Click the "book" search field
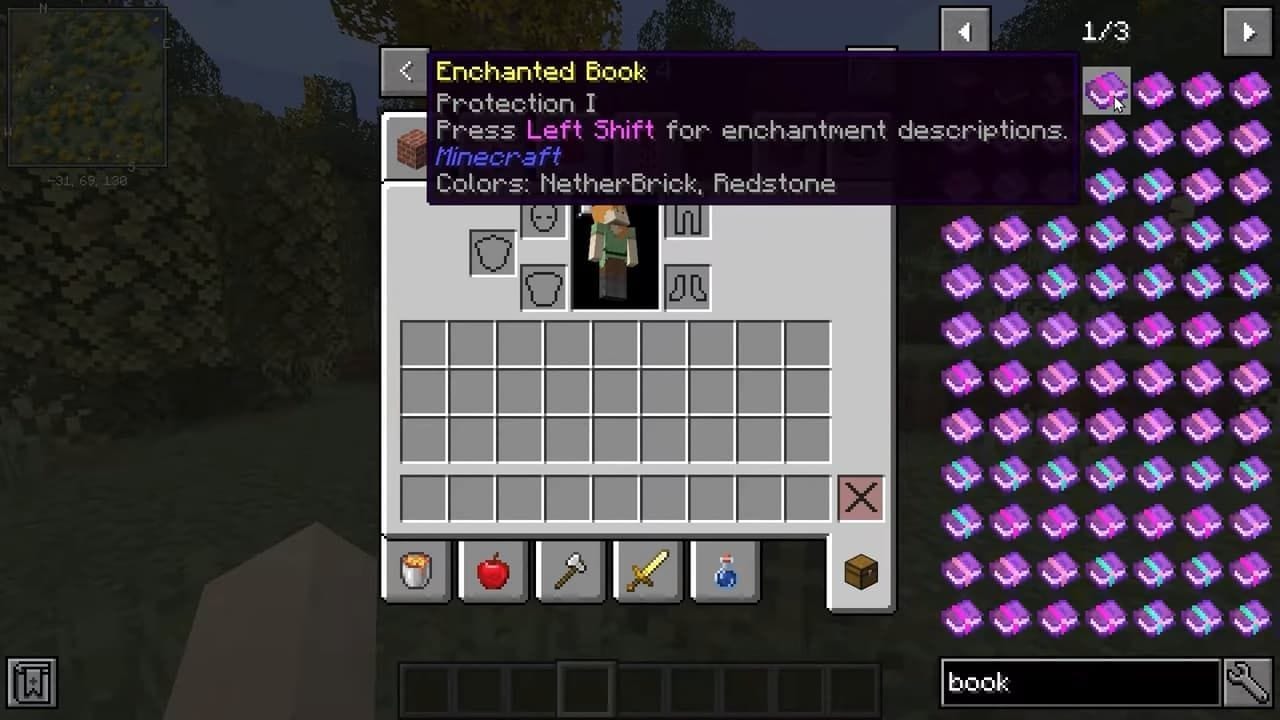This screenshot has height=720, width=1280. pyautogui.click(x=1080, y=683)
